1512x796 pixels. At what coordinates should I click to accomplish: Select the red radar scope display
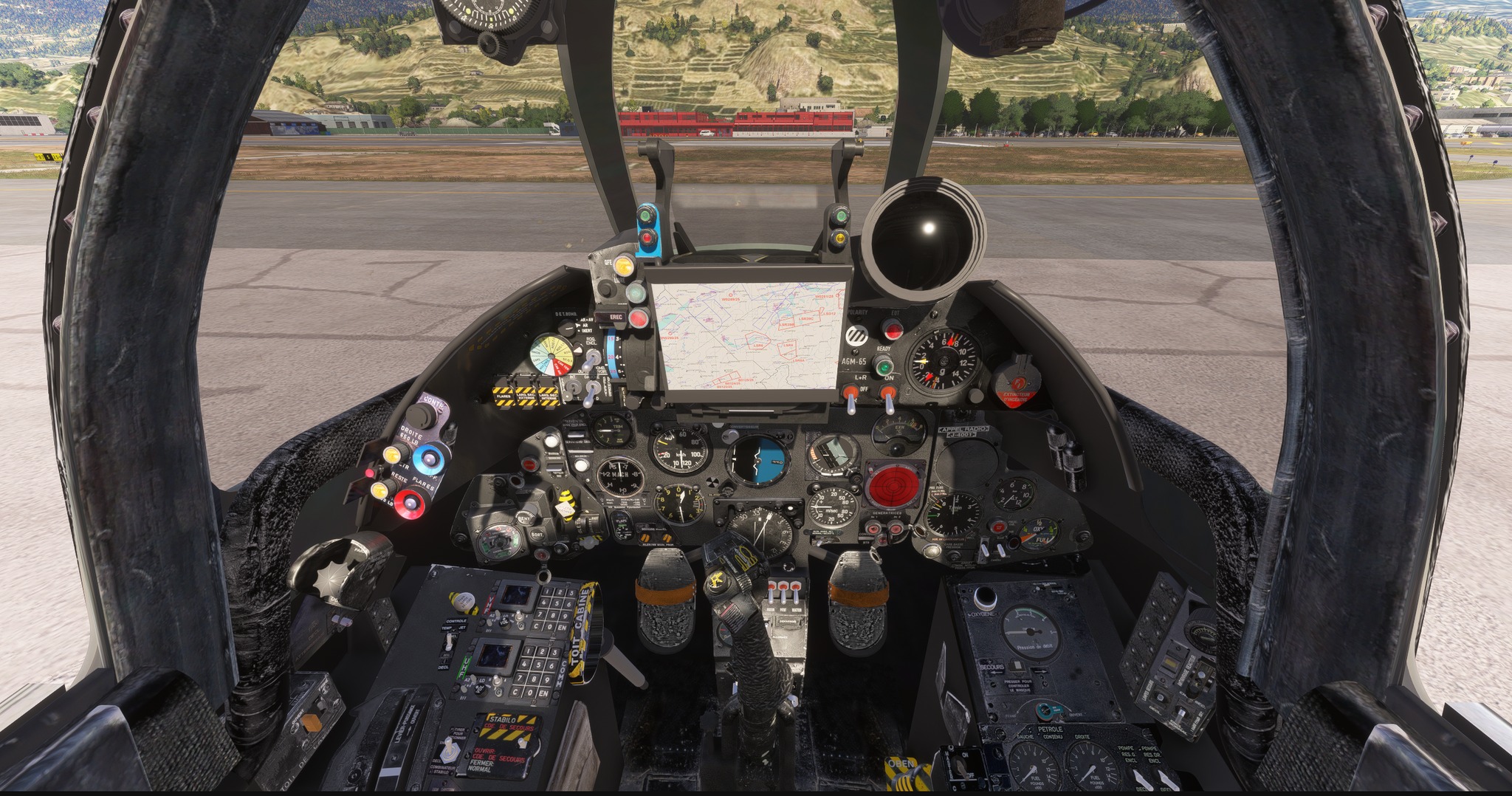click(x=893, y=485)
